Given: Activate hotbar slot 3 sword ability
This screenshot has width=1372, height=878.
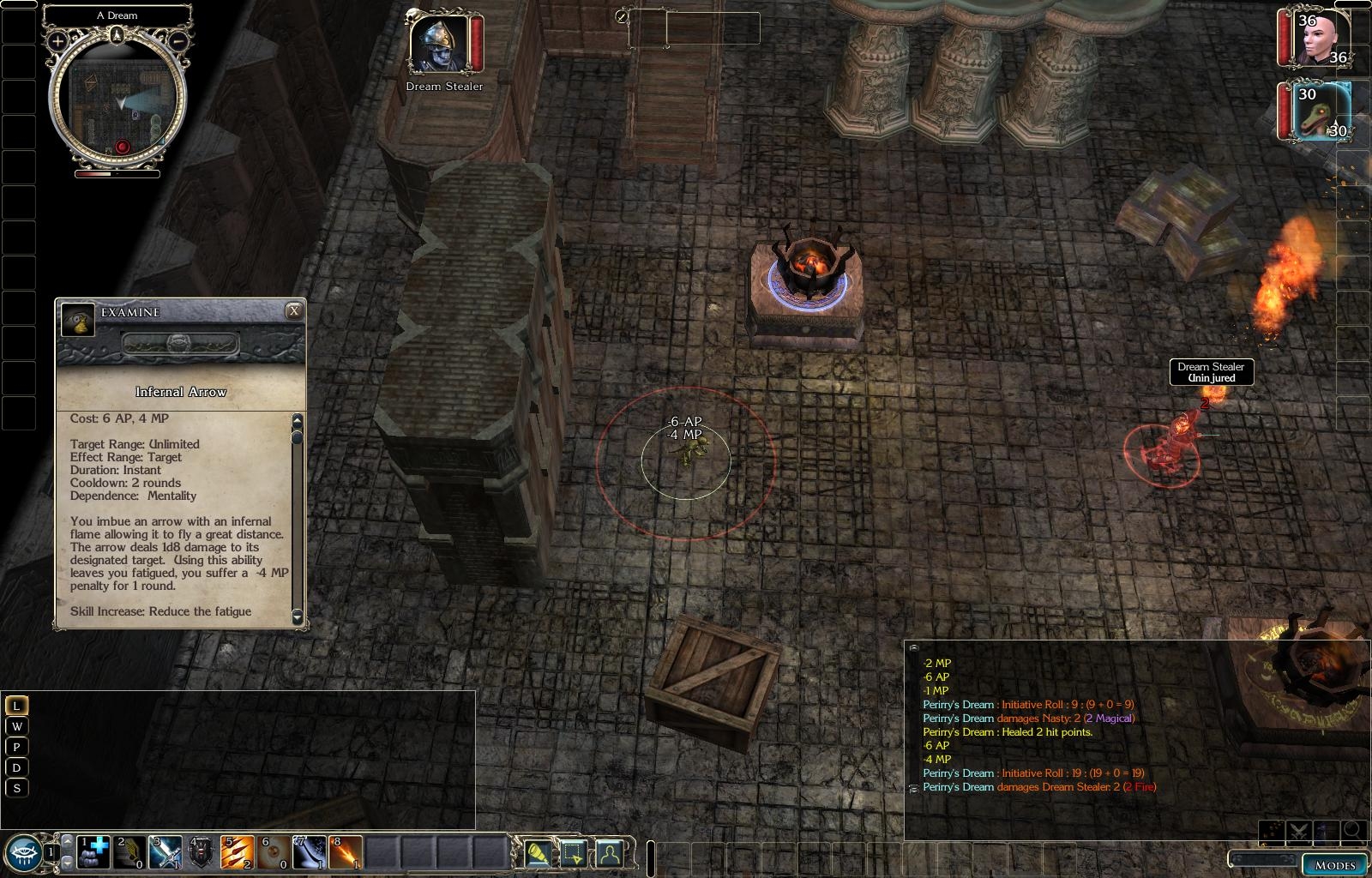Looking at the screenshot, I should pyautogui.click(x=166, y=852).
